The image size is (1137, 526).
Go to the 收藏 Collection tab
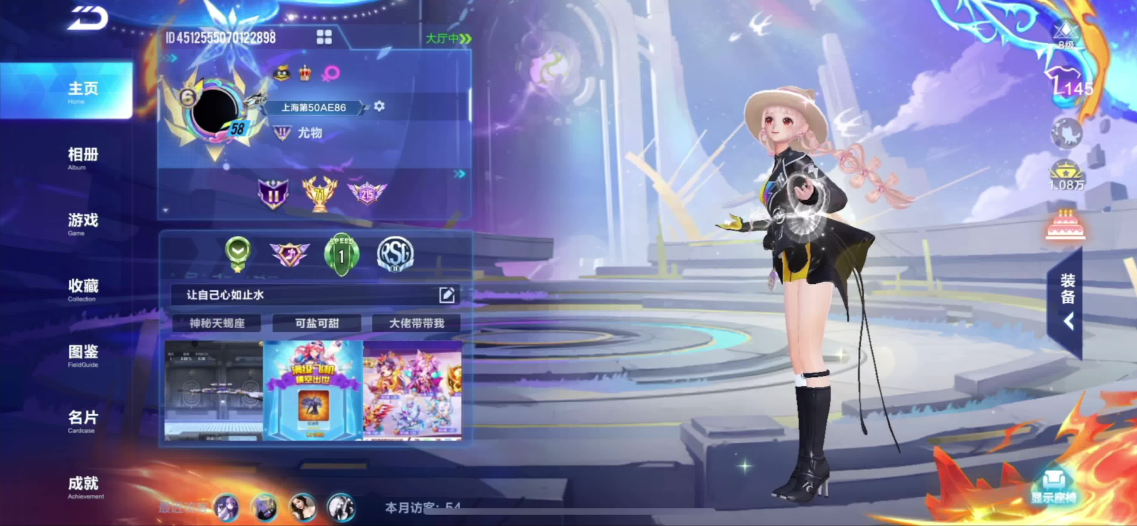point(82,288)
